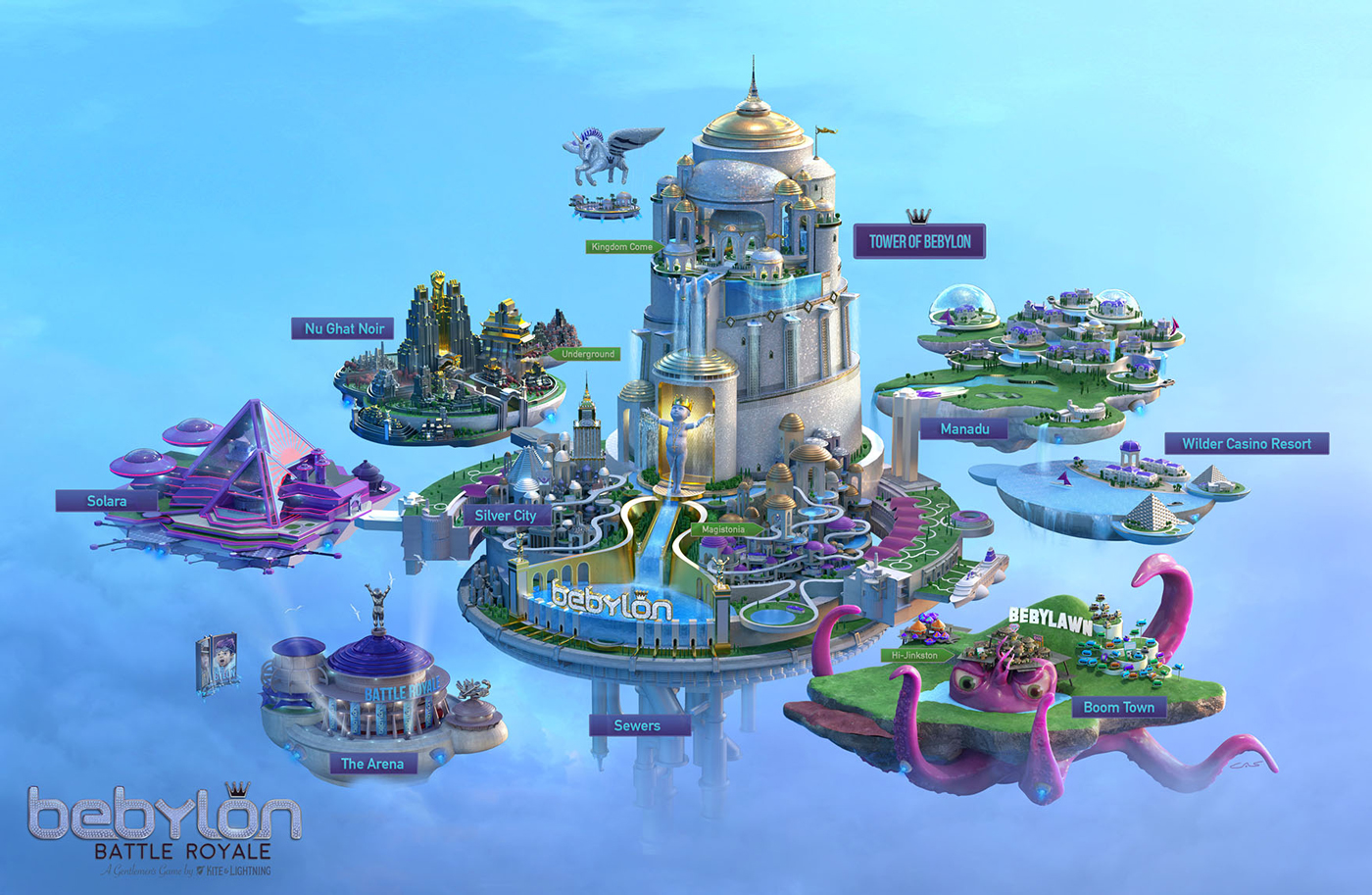Select the Silver City label
1372x895 pixels.
point(505,515)
